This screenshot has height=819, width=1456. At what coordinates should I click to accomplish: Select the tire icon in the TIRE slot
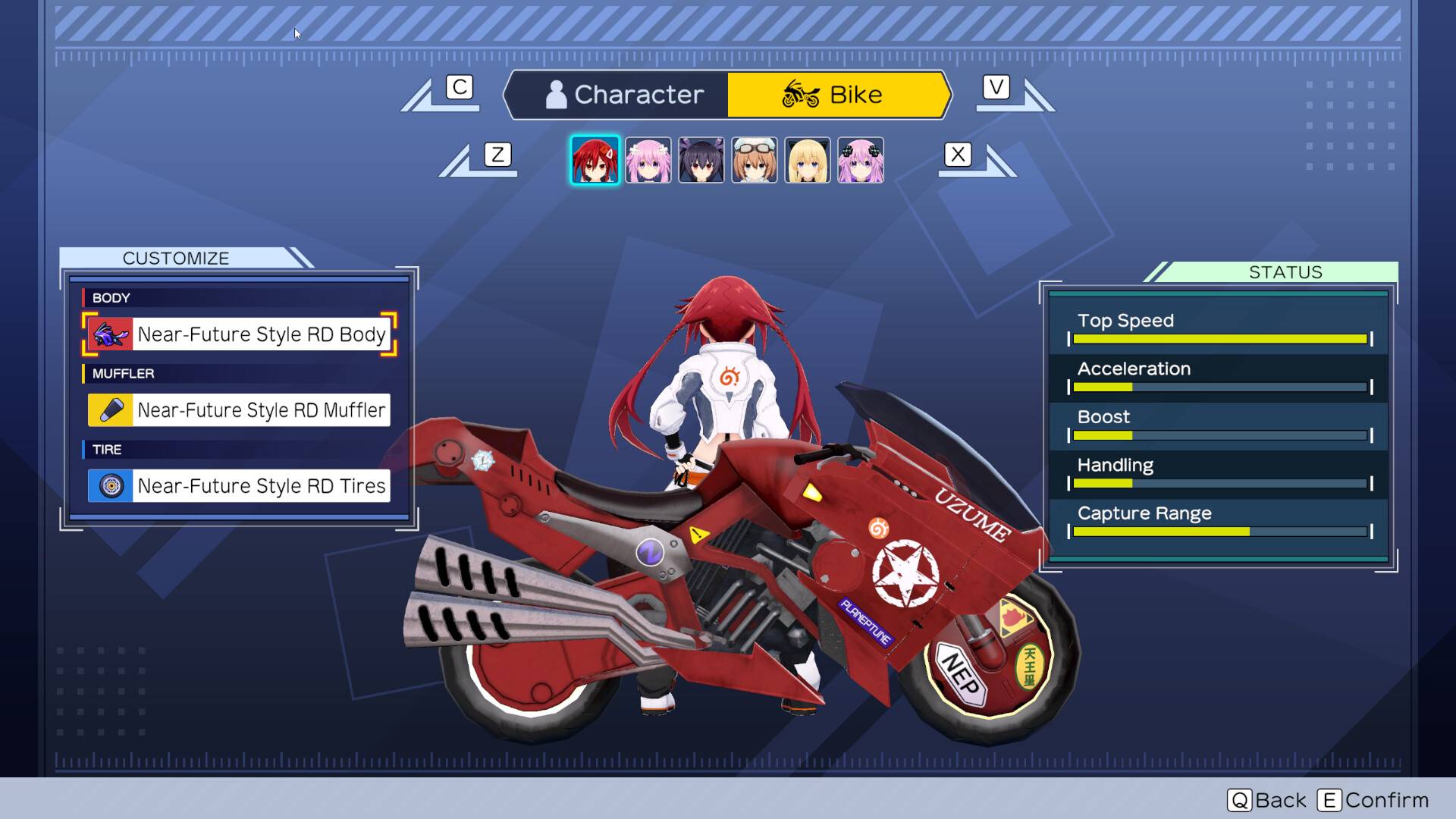point(111,486)
